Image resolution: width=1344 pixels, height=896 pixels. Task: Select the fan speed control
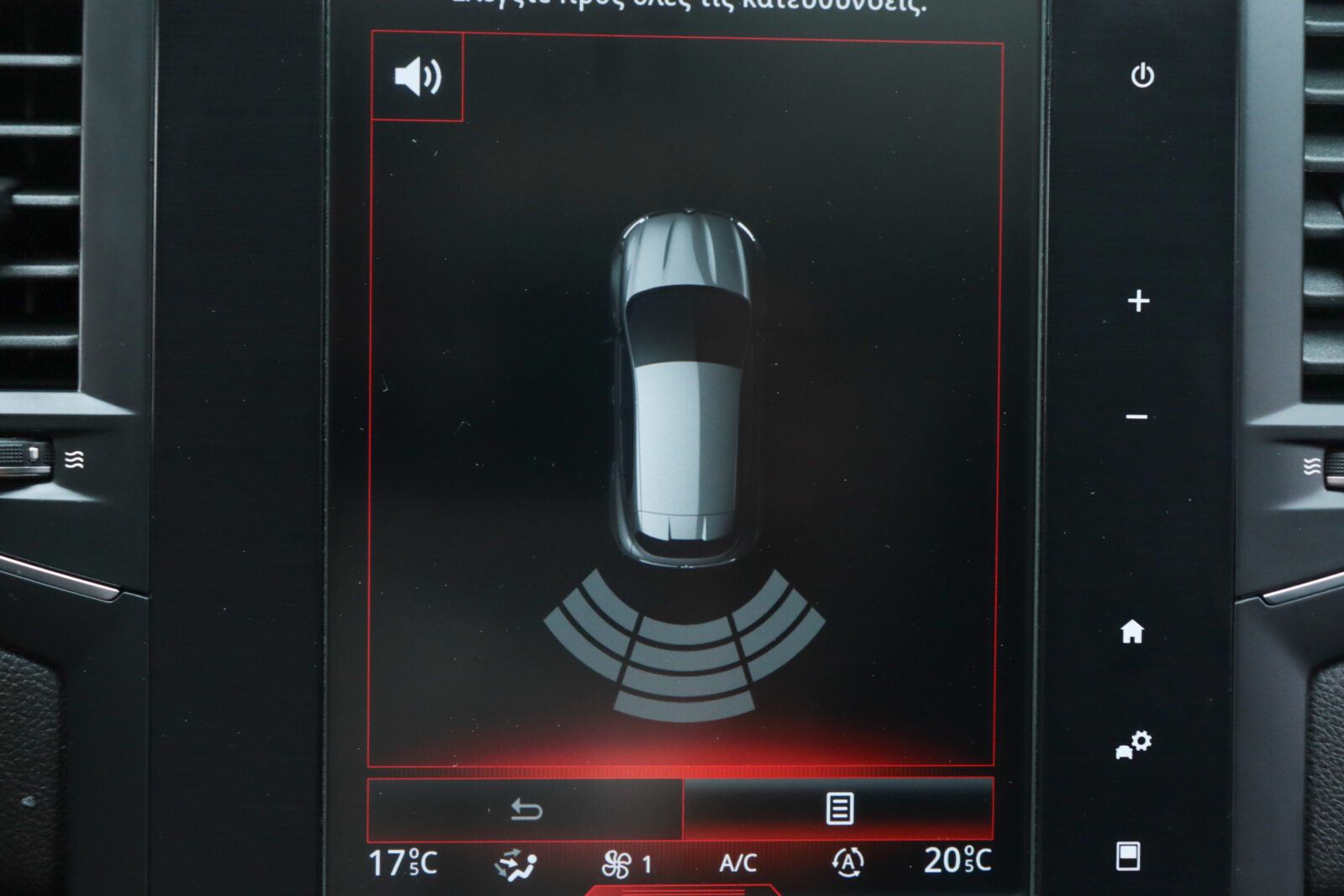(627, 864)
